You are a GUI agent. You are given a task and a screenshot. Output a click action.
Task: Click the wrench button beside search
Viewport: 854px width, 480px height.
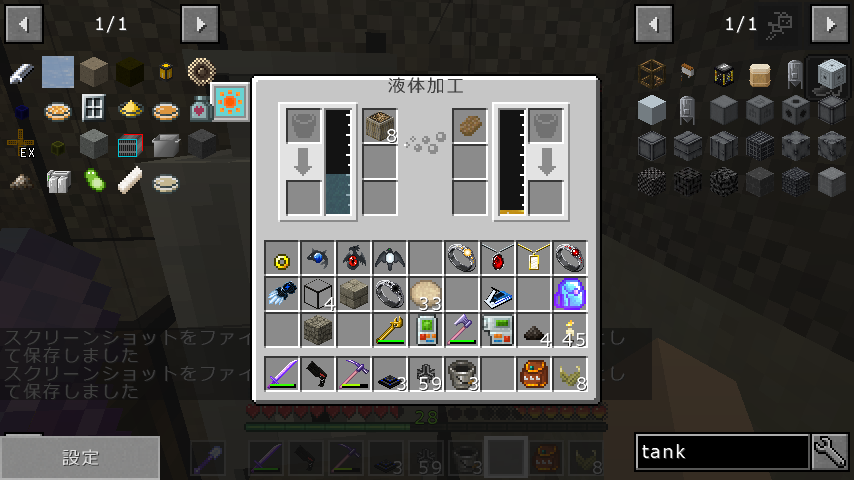click(x=830, y=452)
